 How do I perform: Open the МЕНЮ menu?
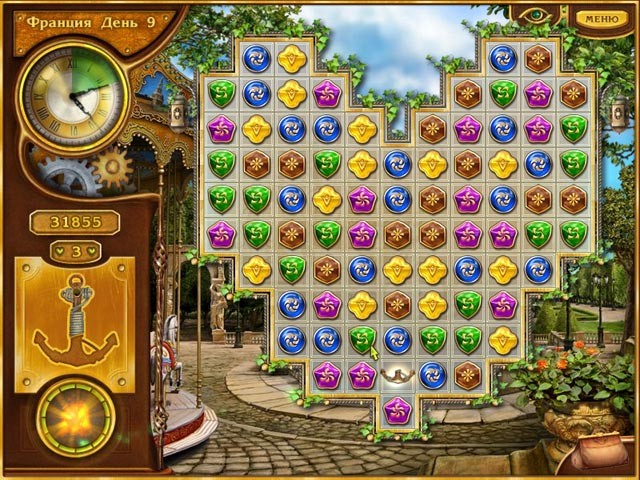(x=600, y=18)
